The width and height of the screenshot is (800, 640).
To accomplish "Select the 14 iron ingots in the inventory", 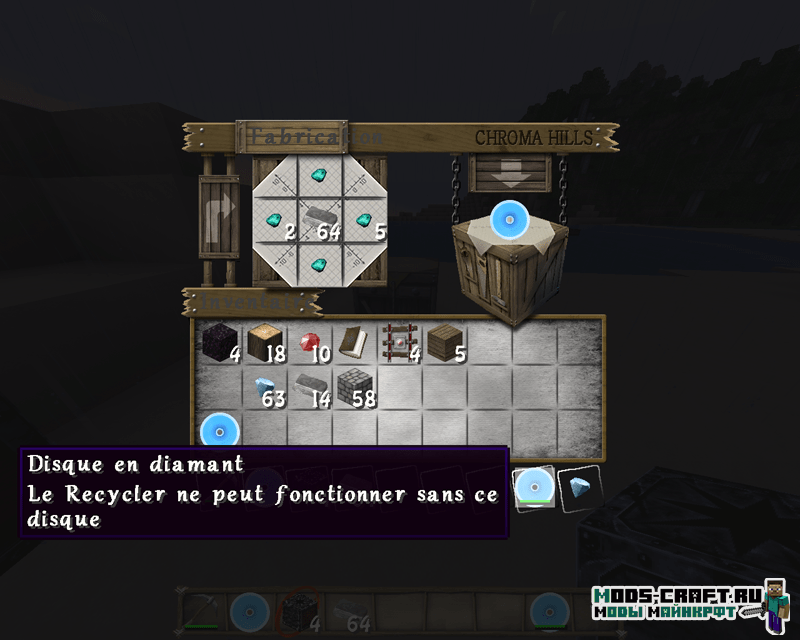I will (x=308, y=386).
